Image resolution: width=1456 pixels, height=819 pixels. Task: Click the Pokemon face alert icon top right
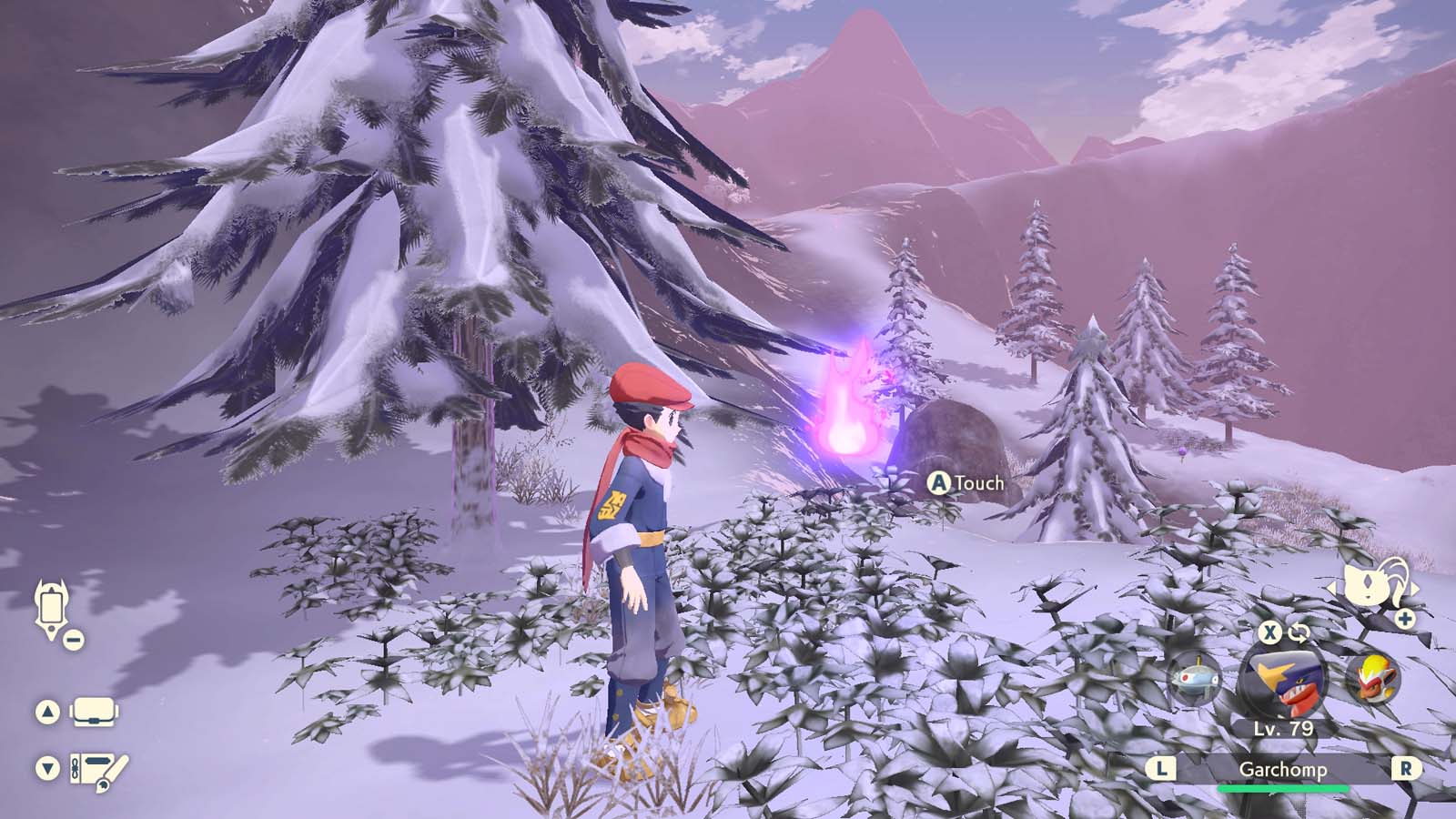pos(1368,582)
